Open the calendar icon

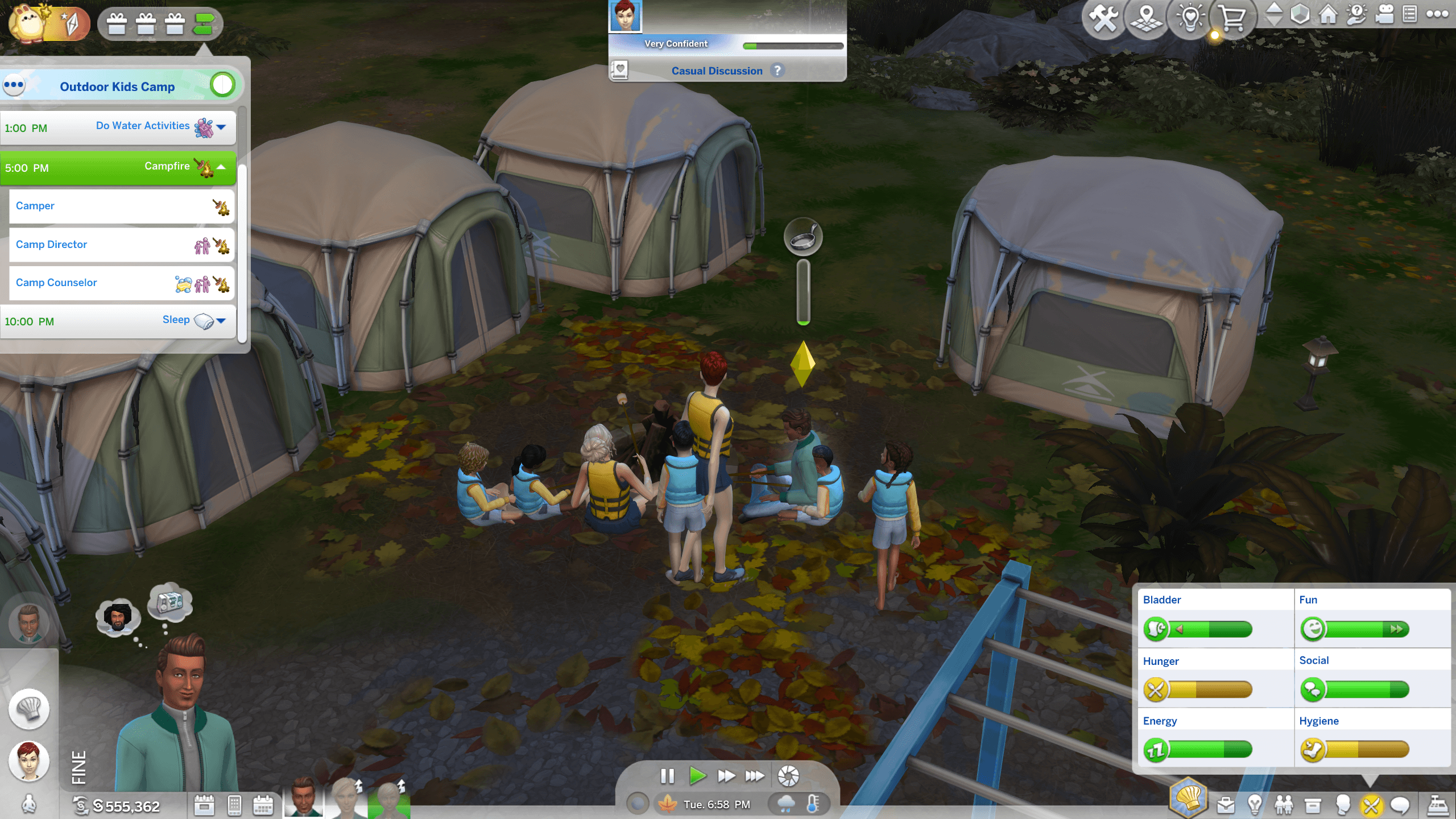(x=263, y=805)
